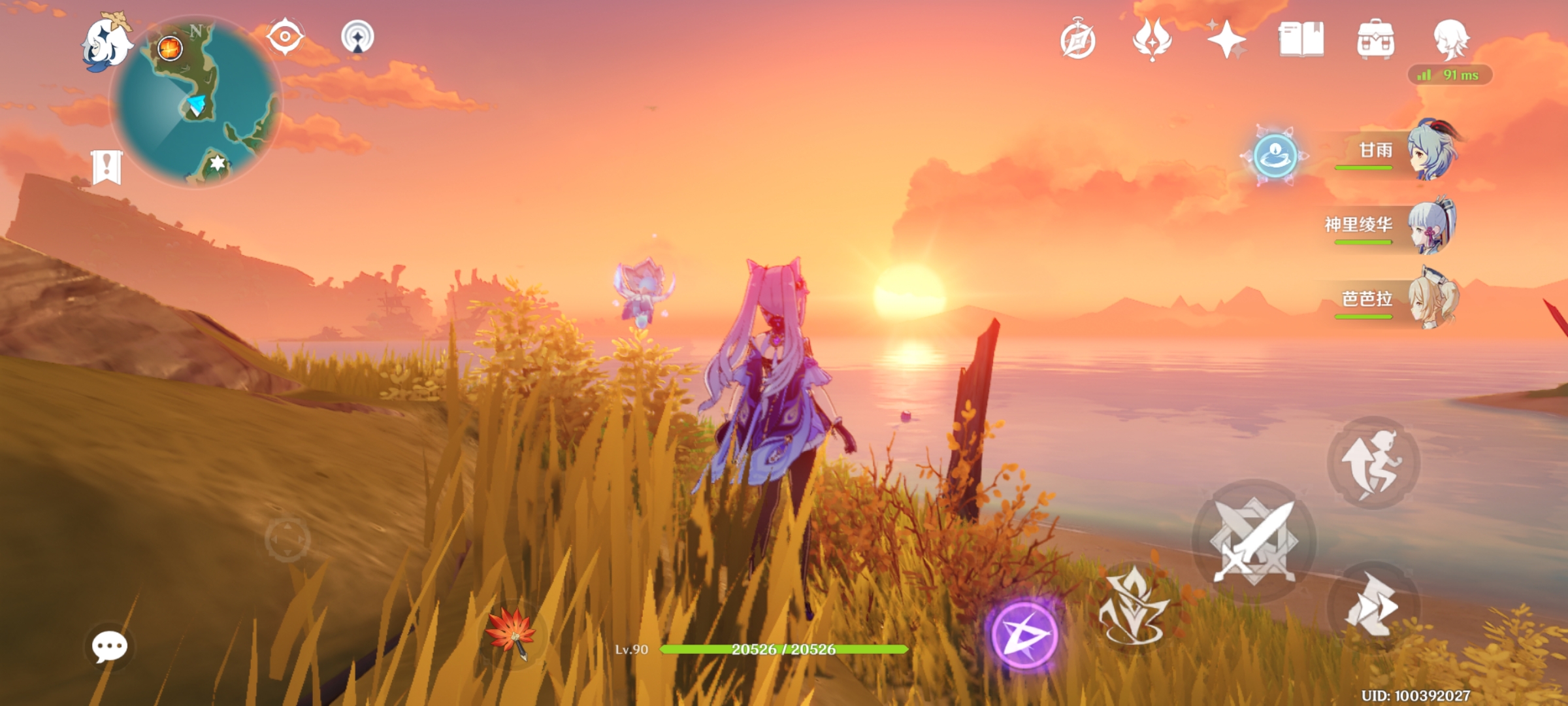Open the circular minimap
This screenshot has width=1568, height=706.
point(196,101)
